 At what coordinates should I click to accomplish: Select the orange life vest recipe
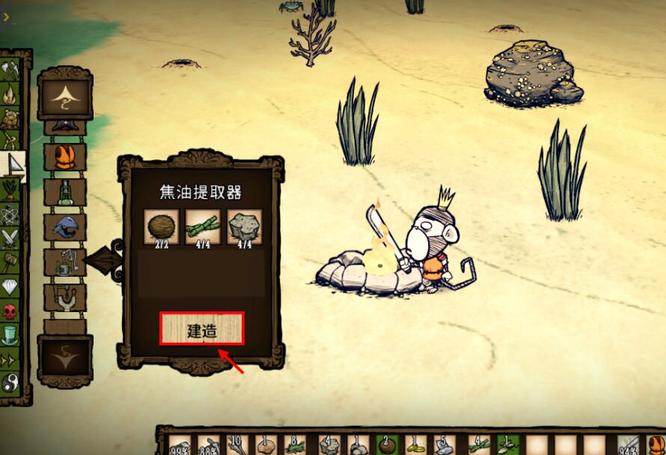pyautogui.click(x=65, y=157)
